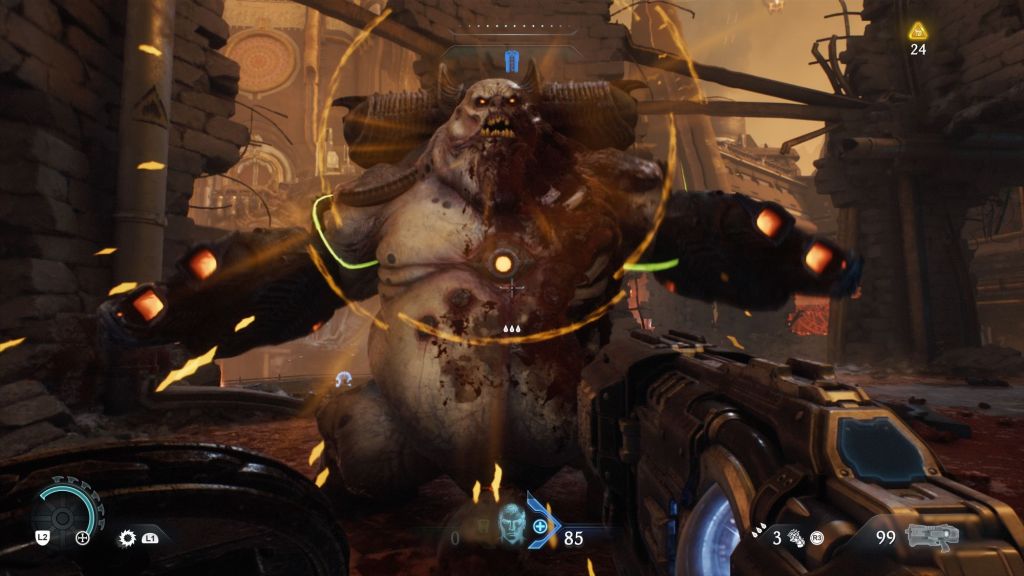Click the gold currency icon
Screen dimensions: 1024x576
tap(917, 31)
